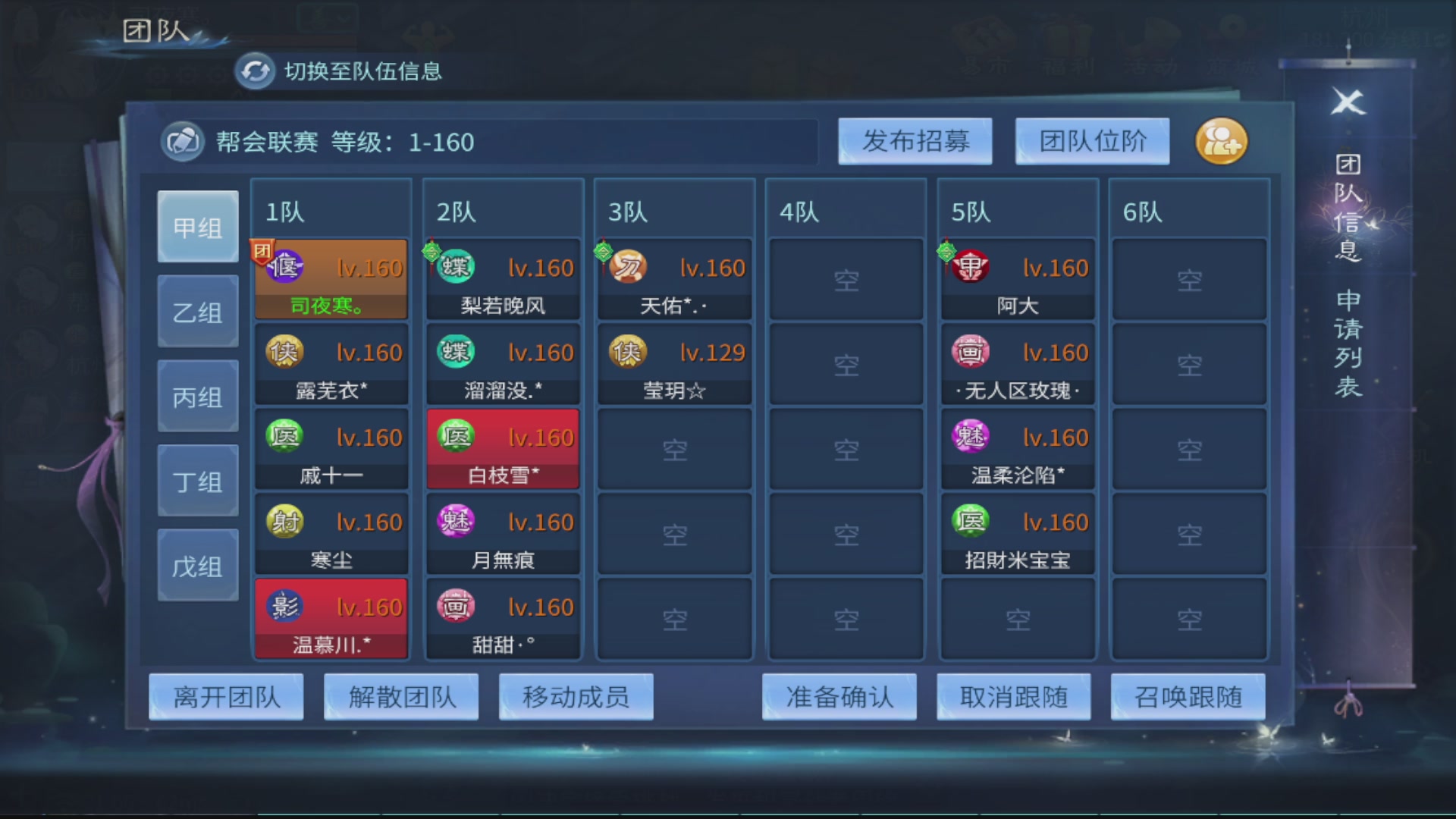Click 寒尘's 射 class icon
Screen dimensions: 1456x819
(284, 522)
